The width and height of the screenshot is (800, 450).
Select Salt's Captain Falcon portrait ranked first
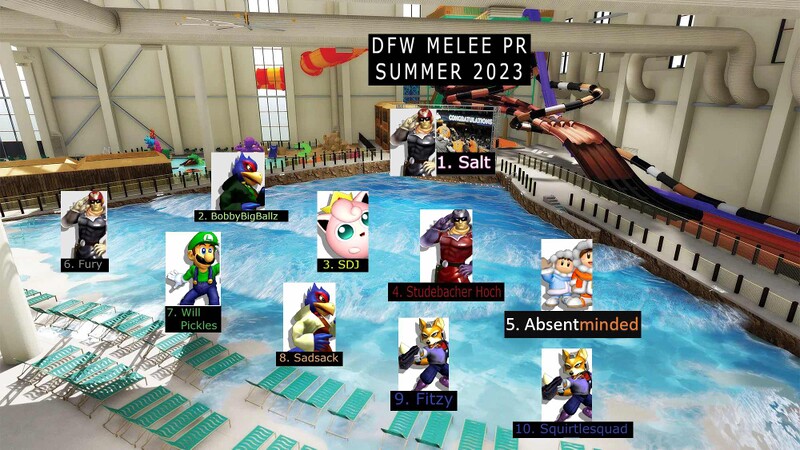413,142
